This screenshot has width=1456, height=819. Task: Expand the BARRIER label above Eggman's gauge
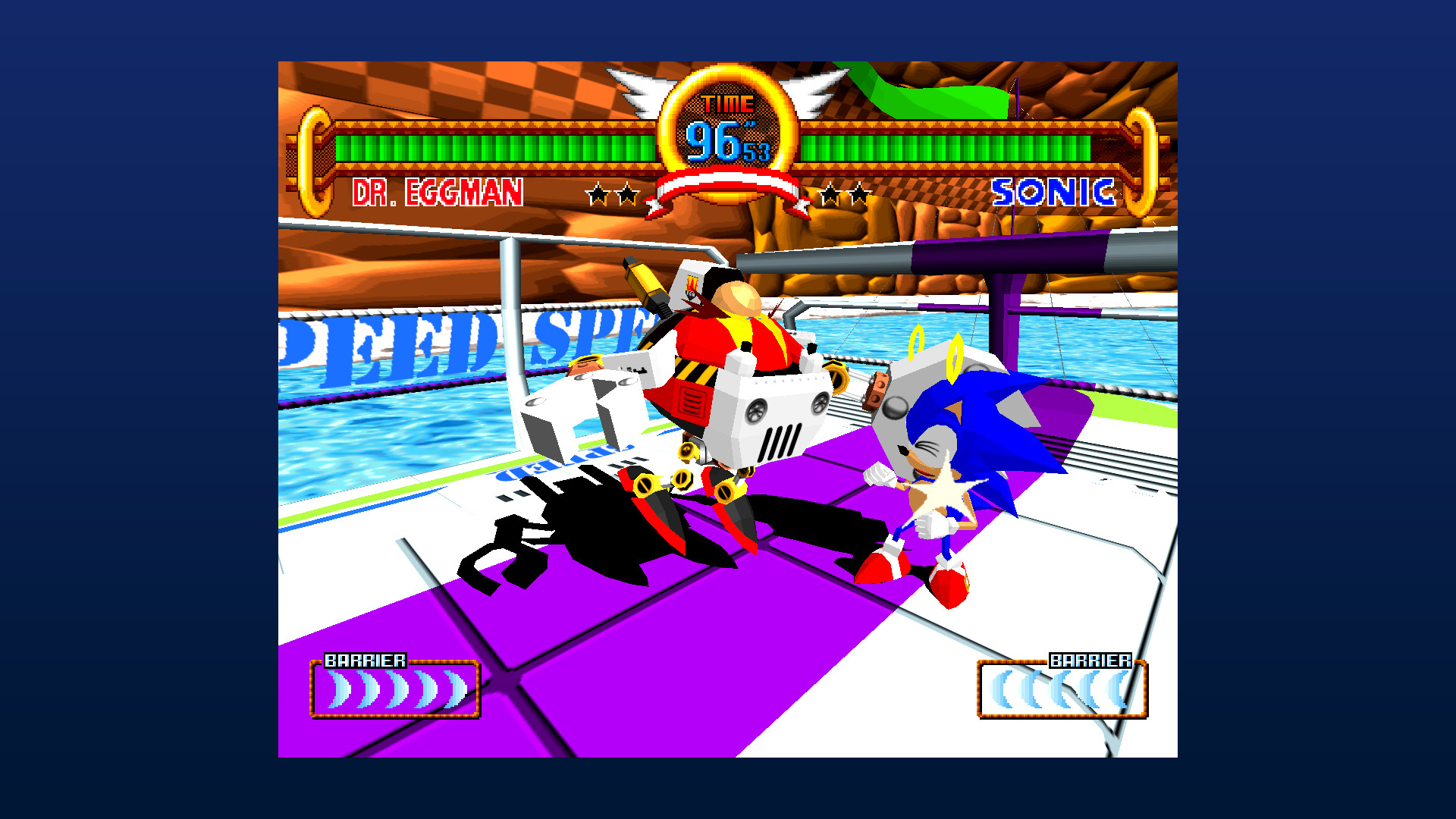[x=367, y=660]
